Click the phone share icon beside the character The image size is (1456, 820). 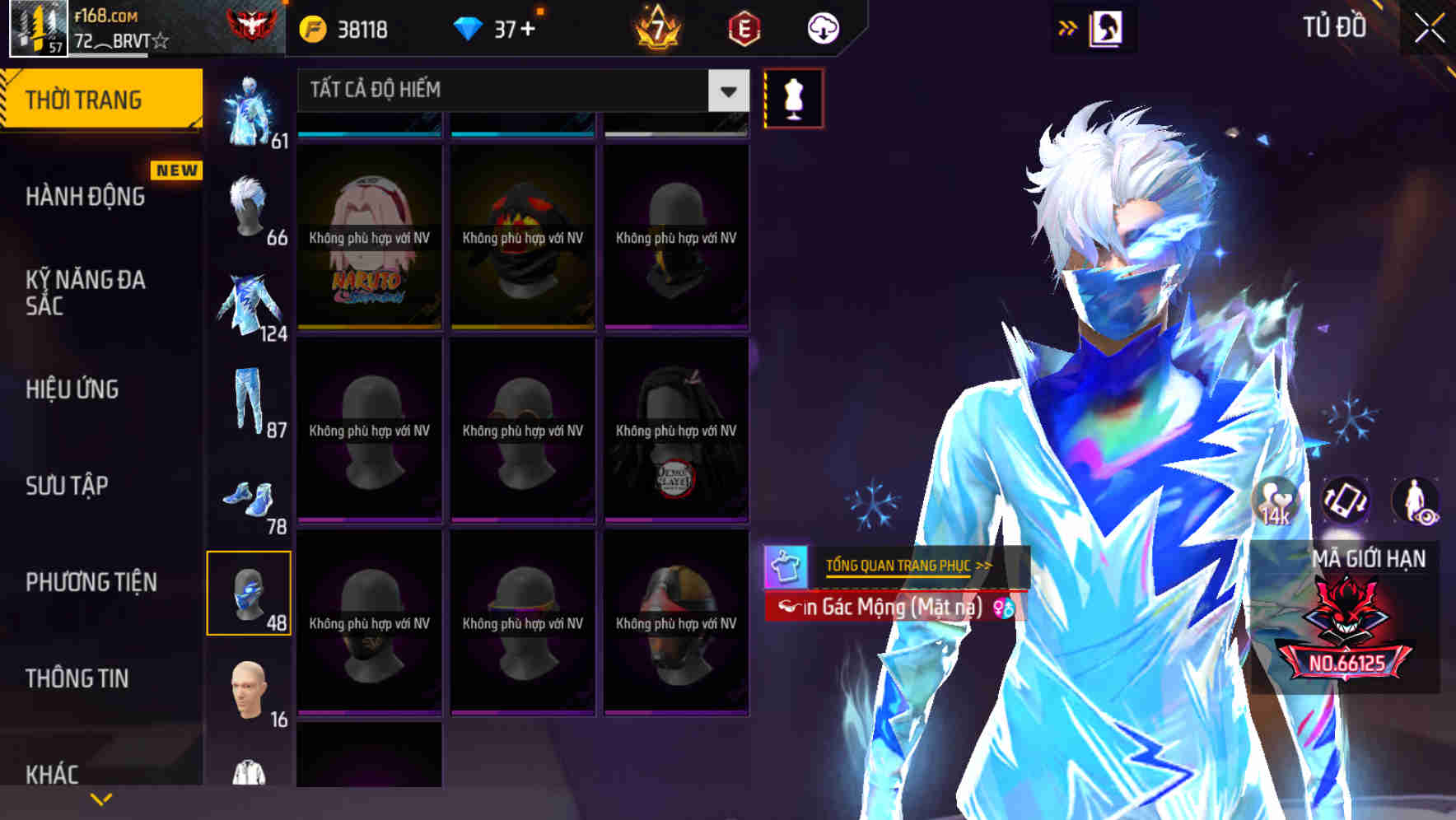[1346, 502]
